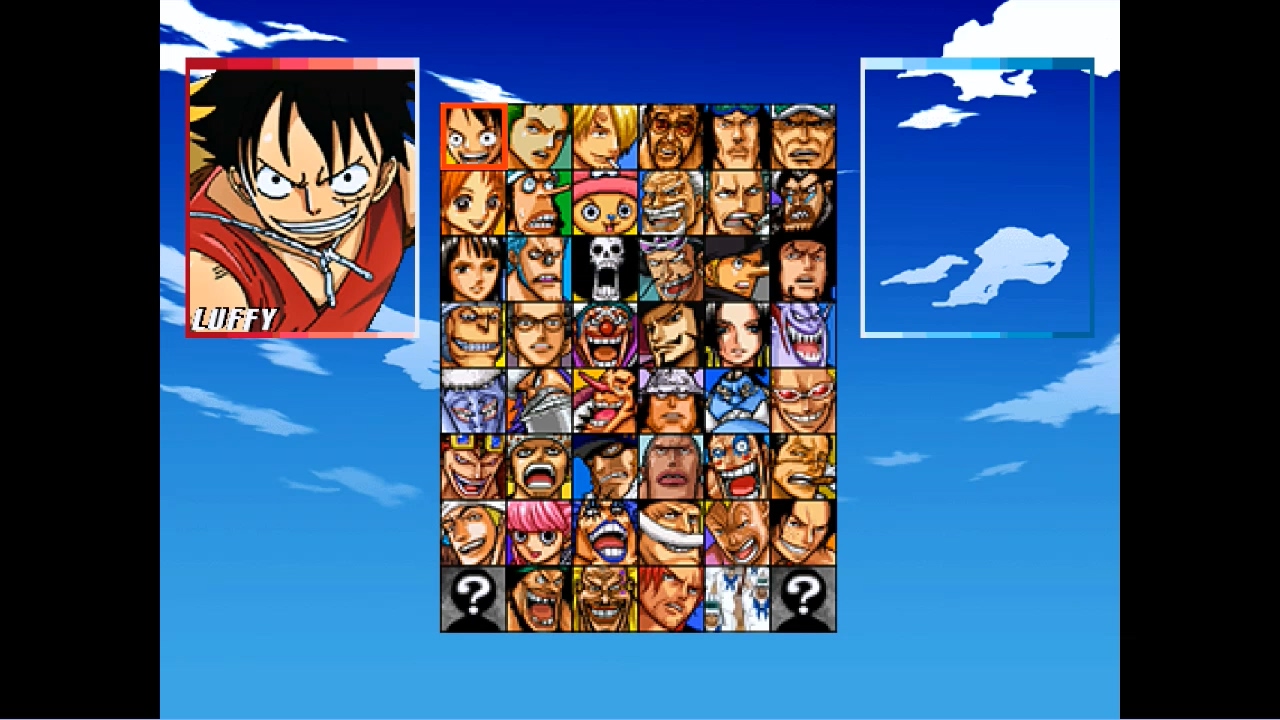Select Nico Robin in the third row
The height and width of the screenshot is (720, 1280).
click(473, 266)
